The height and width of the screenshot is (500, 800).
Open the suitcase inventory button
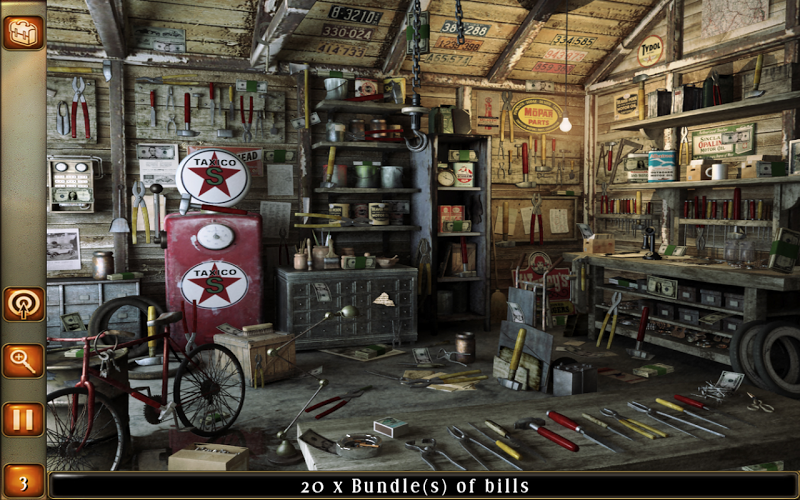pyautogui.click(x=22, y=32)
